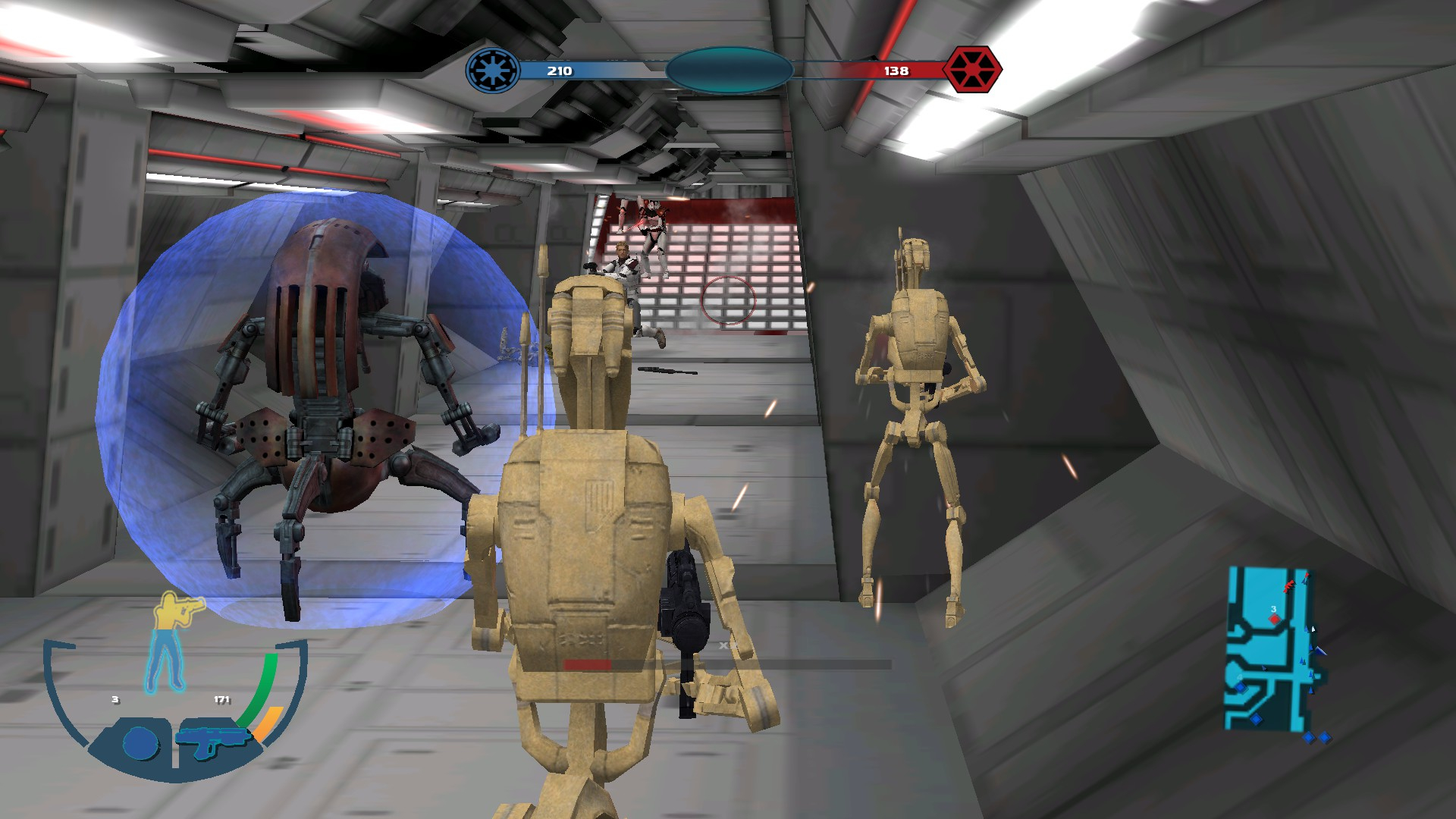Click the red command post marker on minimap
Viewport: 1456px width, 819px height.
pyautogui.click(x=1274, y=619)
